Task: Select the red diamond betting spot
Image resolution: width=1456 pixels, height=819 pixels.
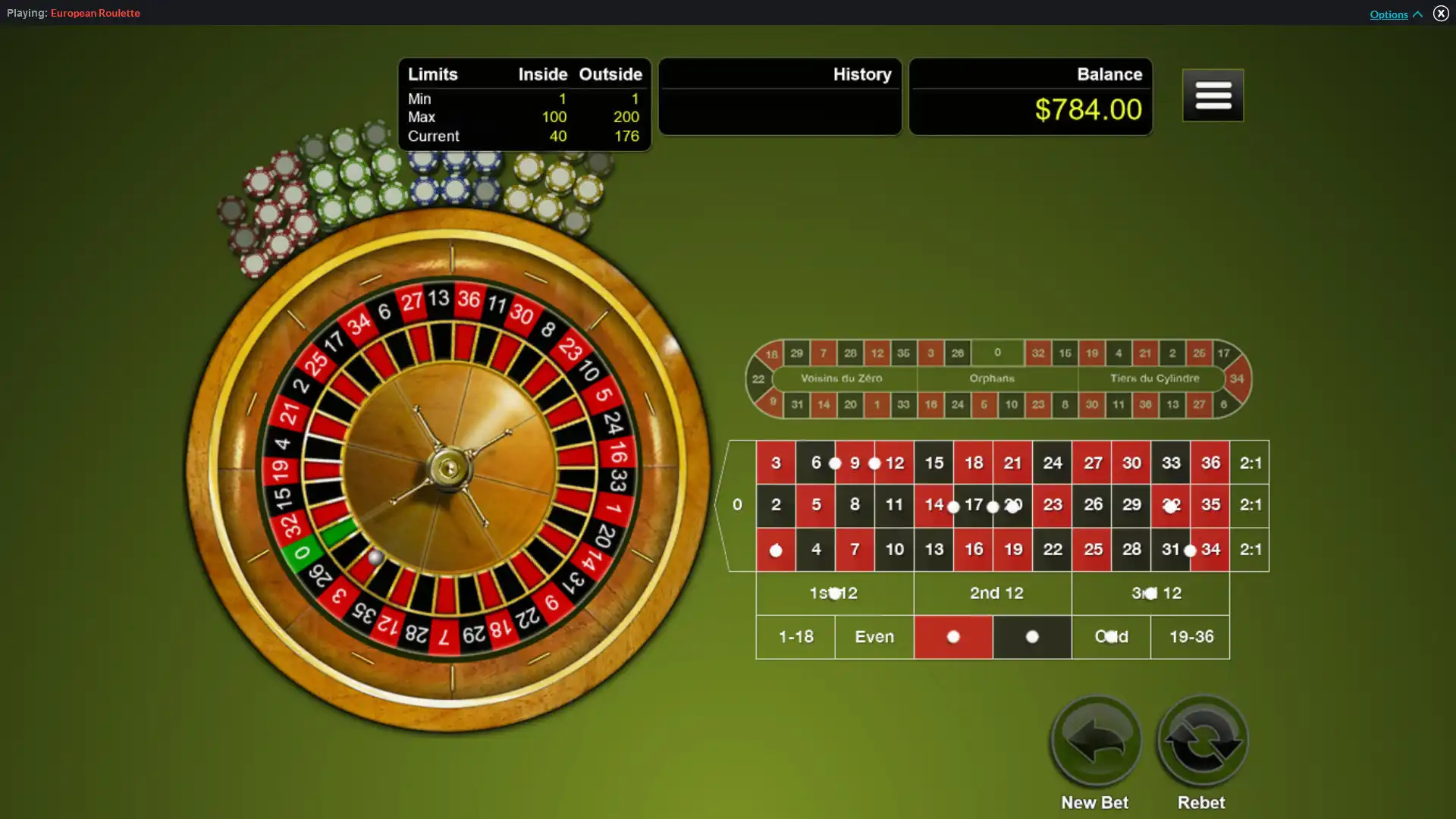Action: click(953, 637)
